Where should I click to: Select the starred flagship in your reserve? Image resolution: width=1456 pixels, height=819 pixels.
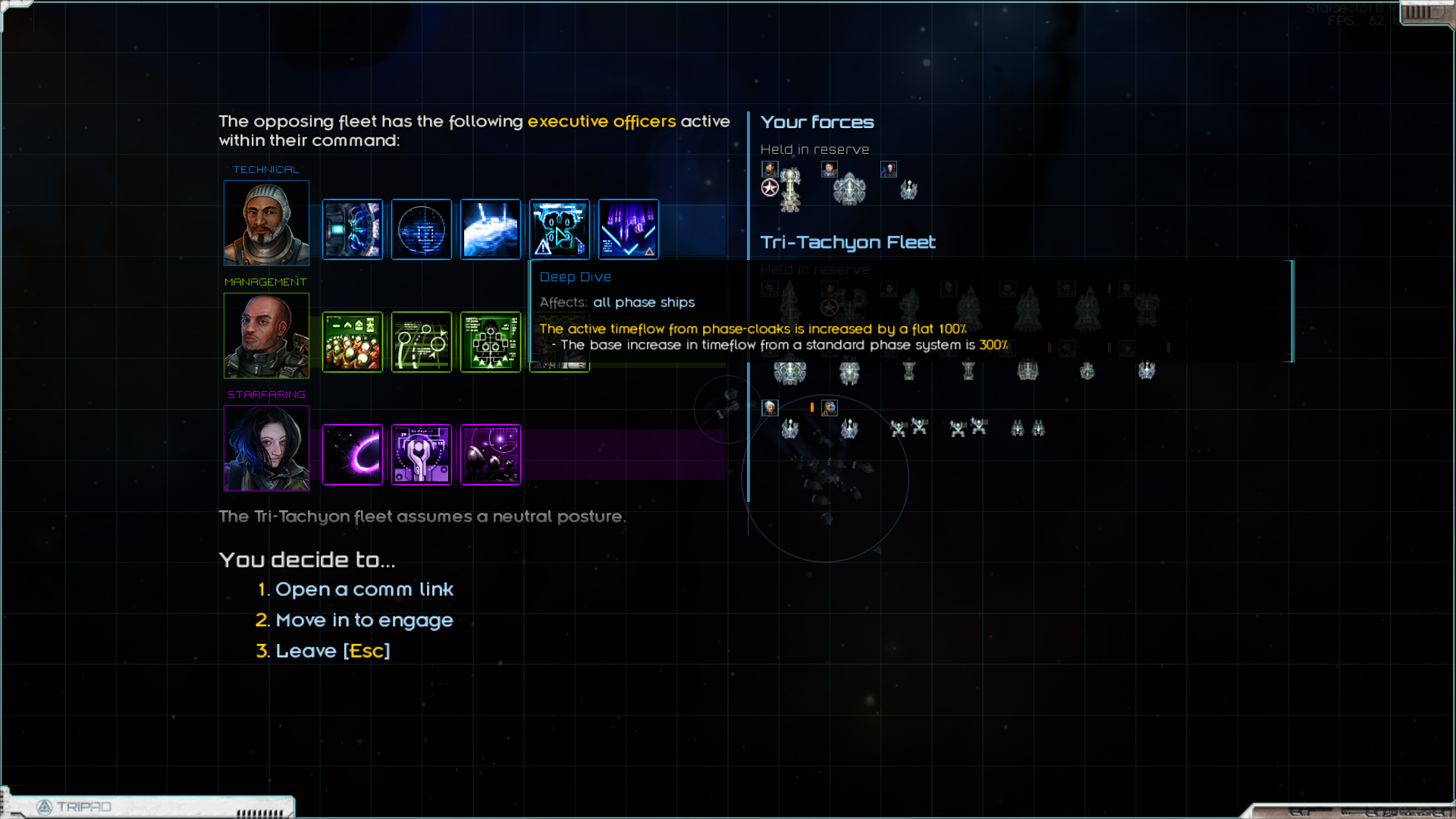[x=790, y=188]
